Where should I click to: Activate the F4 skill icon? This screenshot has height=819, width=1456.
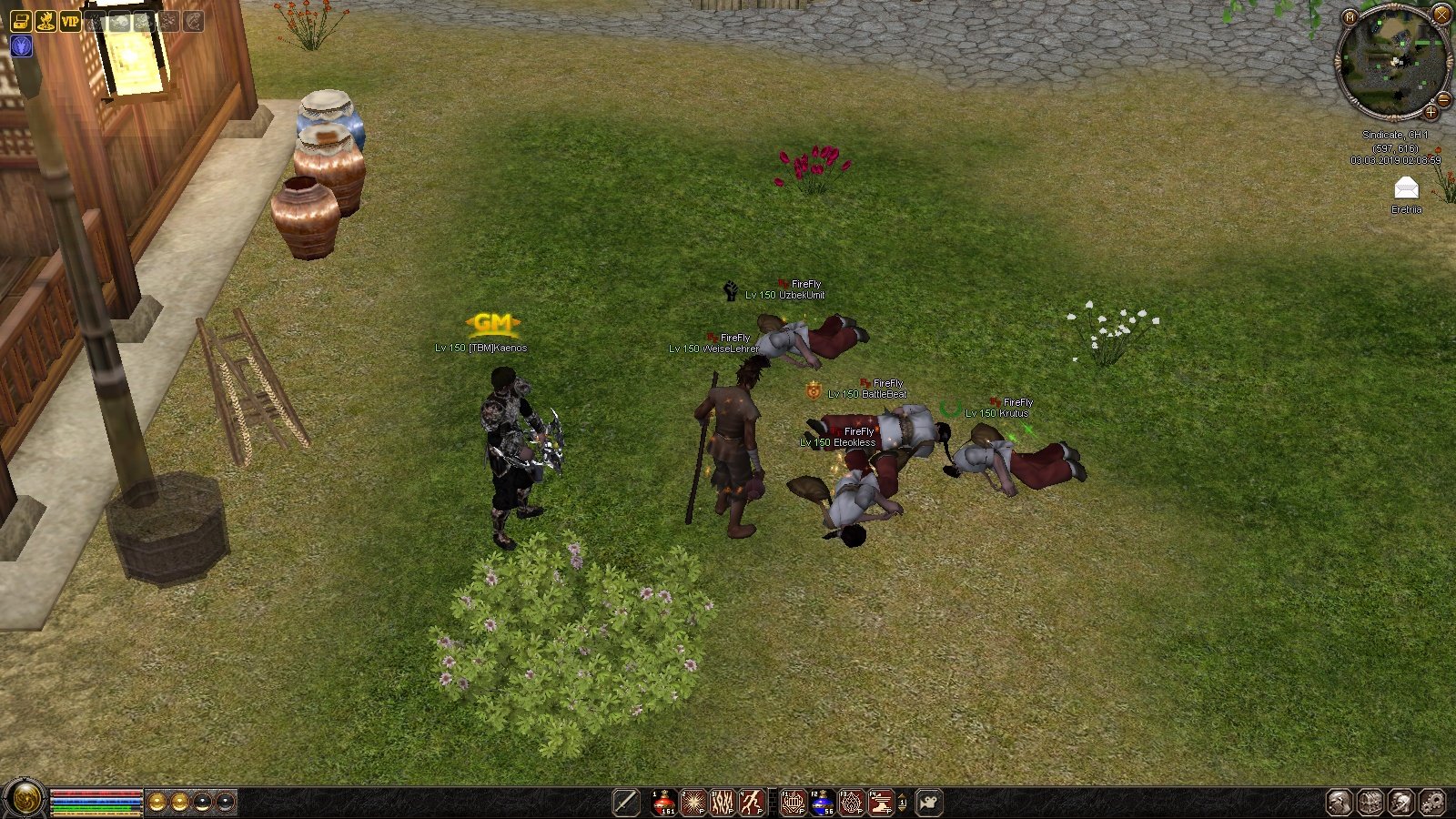tap(881, 803)
